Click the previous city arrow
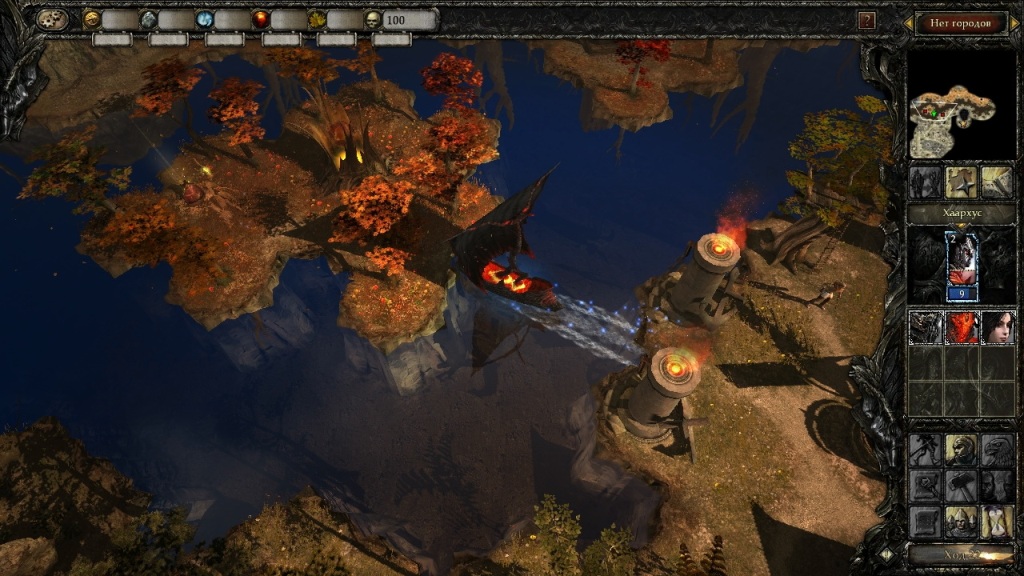This screenshot has width=1024, height=576. click(x=909, y=22)
